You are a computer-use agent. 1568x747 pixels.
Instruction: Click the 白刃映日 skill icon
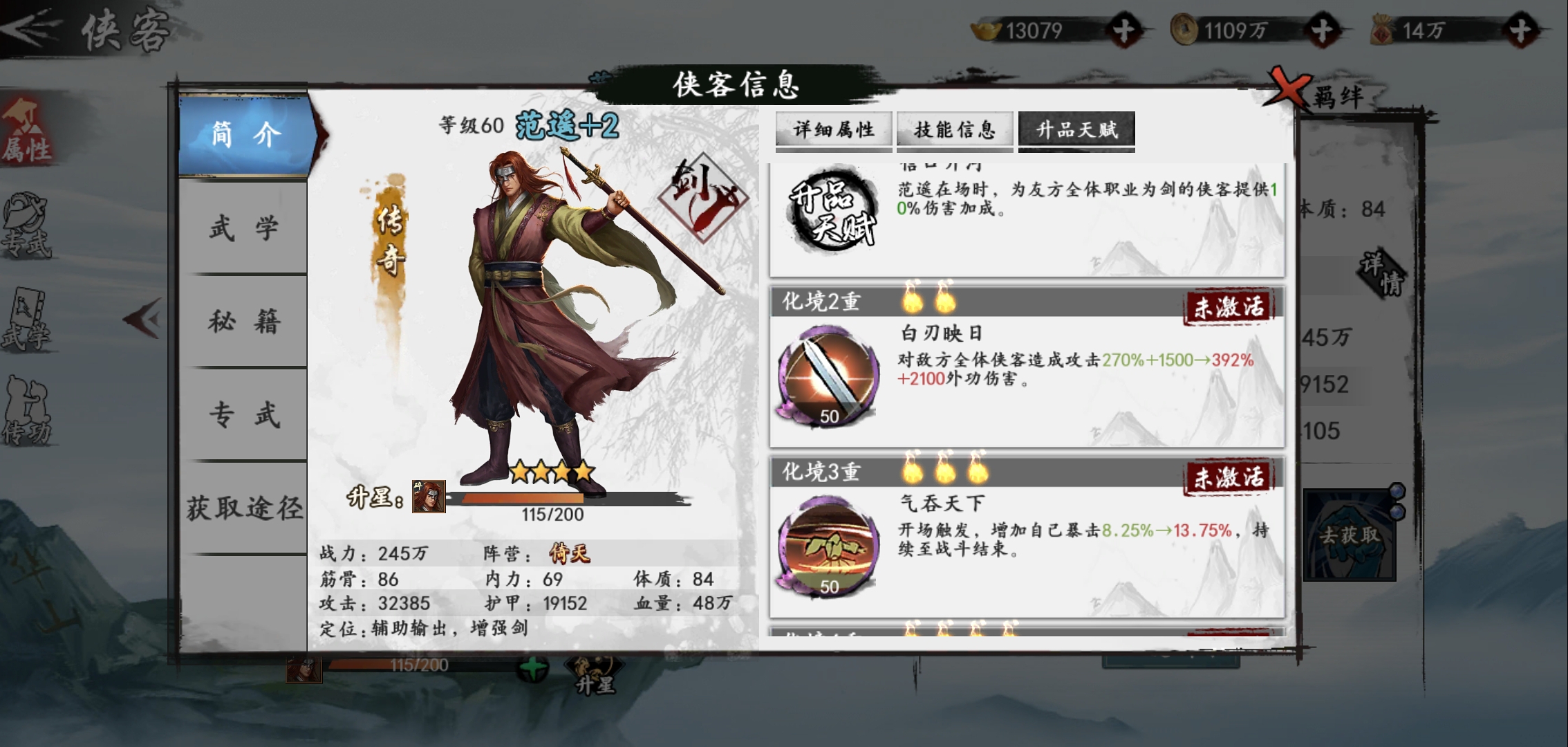(828, 376)
